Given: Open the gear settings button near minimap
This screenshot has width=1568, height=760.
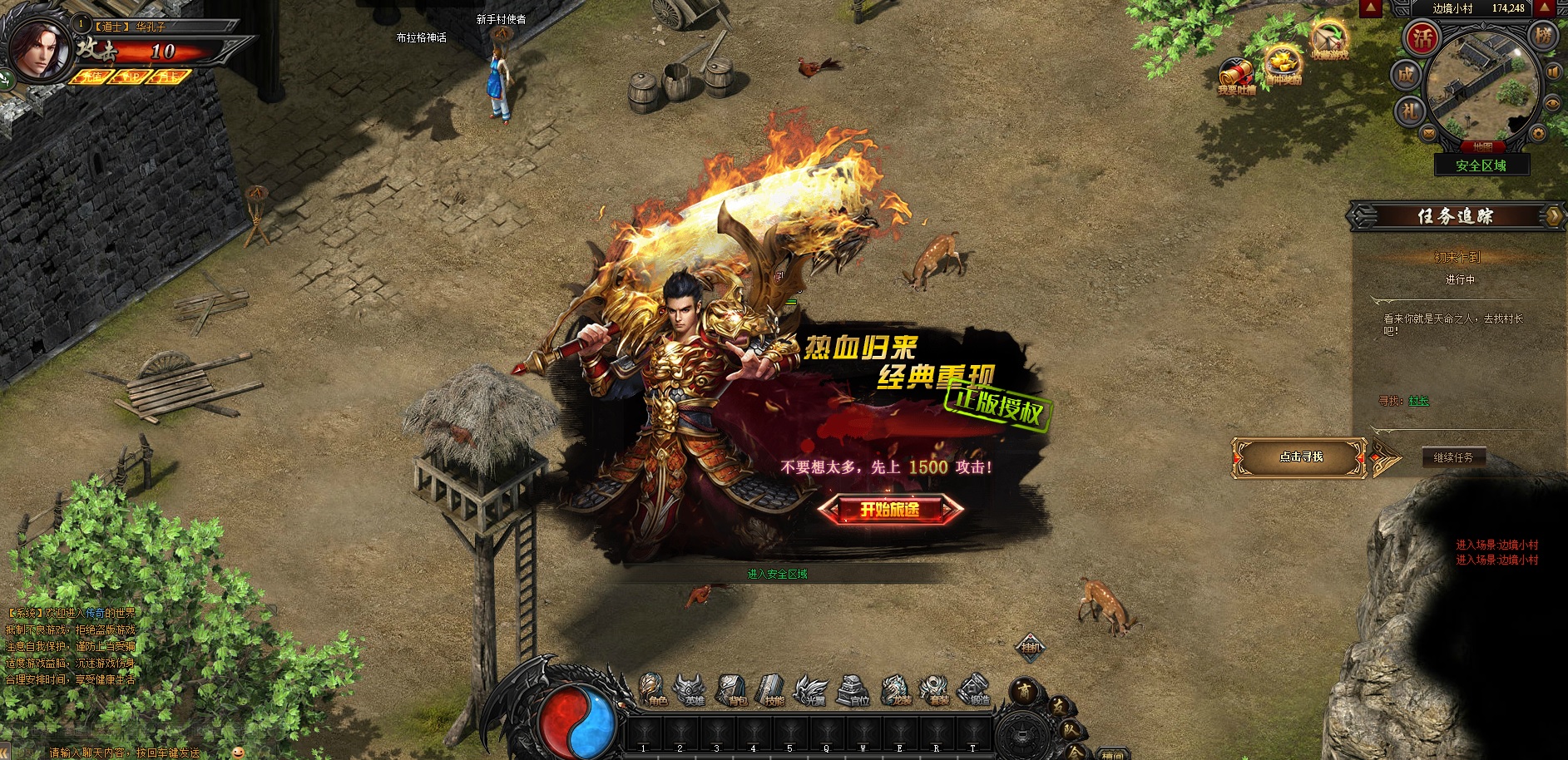Looking at the screenshot, I should (x=1538, y=133).
